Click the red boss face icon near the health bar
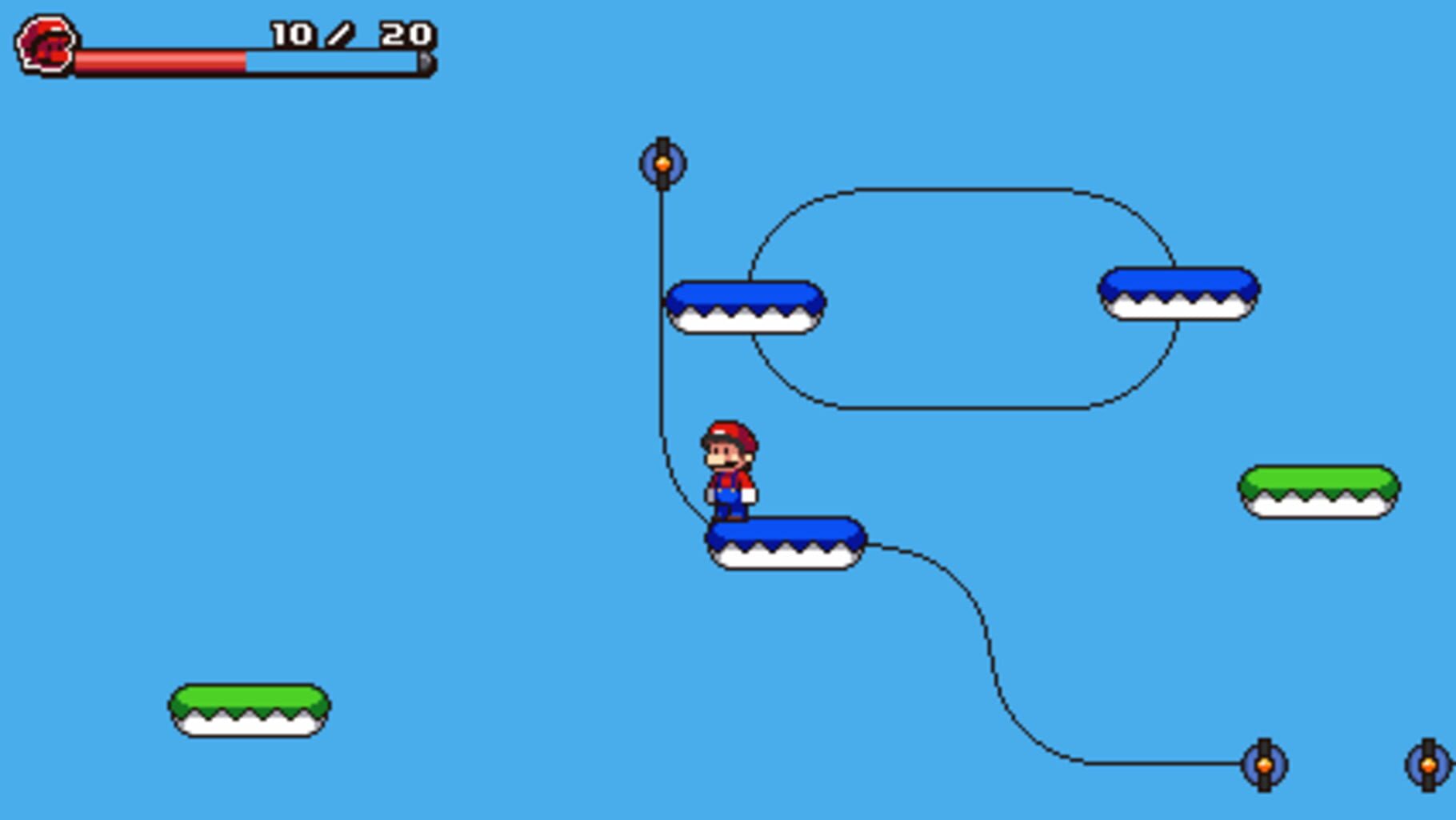This screenshot has height=820, width=1456. click(46, 44)
